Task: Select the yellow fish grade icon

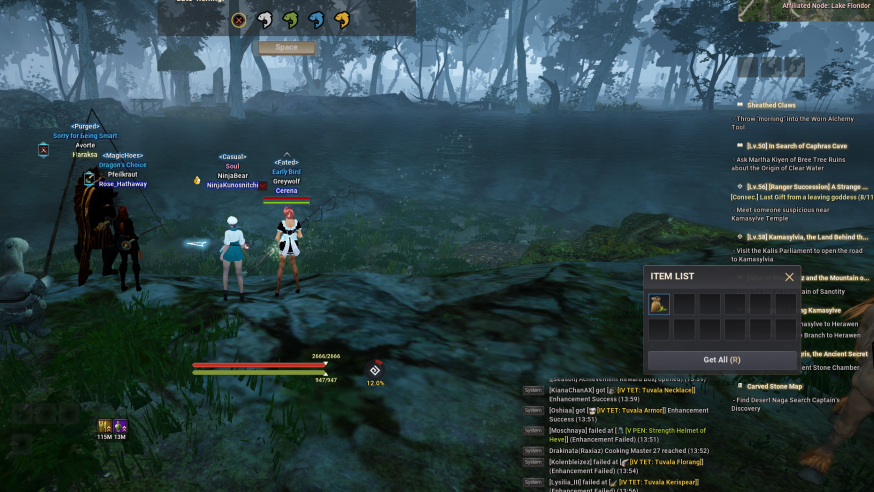Action: tap(342, 19)
